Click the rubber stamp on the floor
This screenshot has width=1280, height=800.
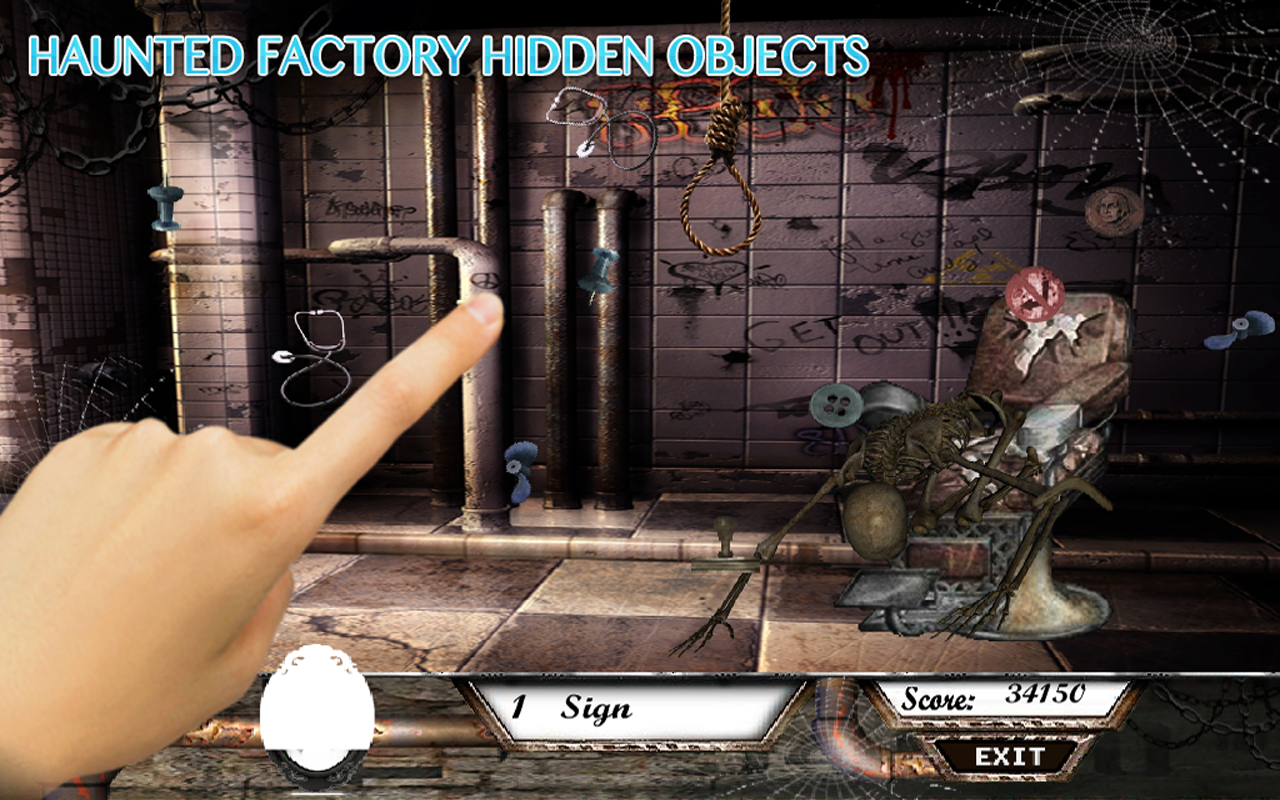(724, 545)
